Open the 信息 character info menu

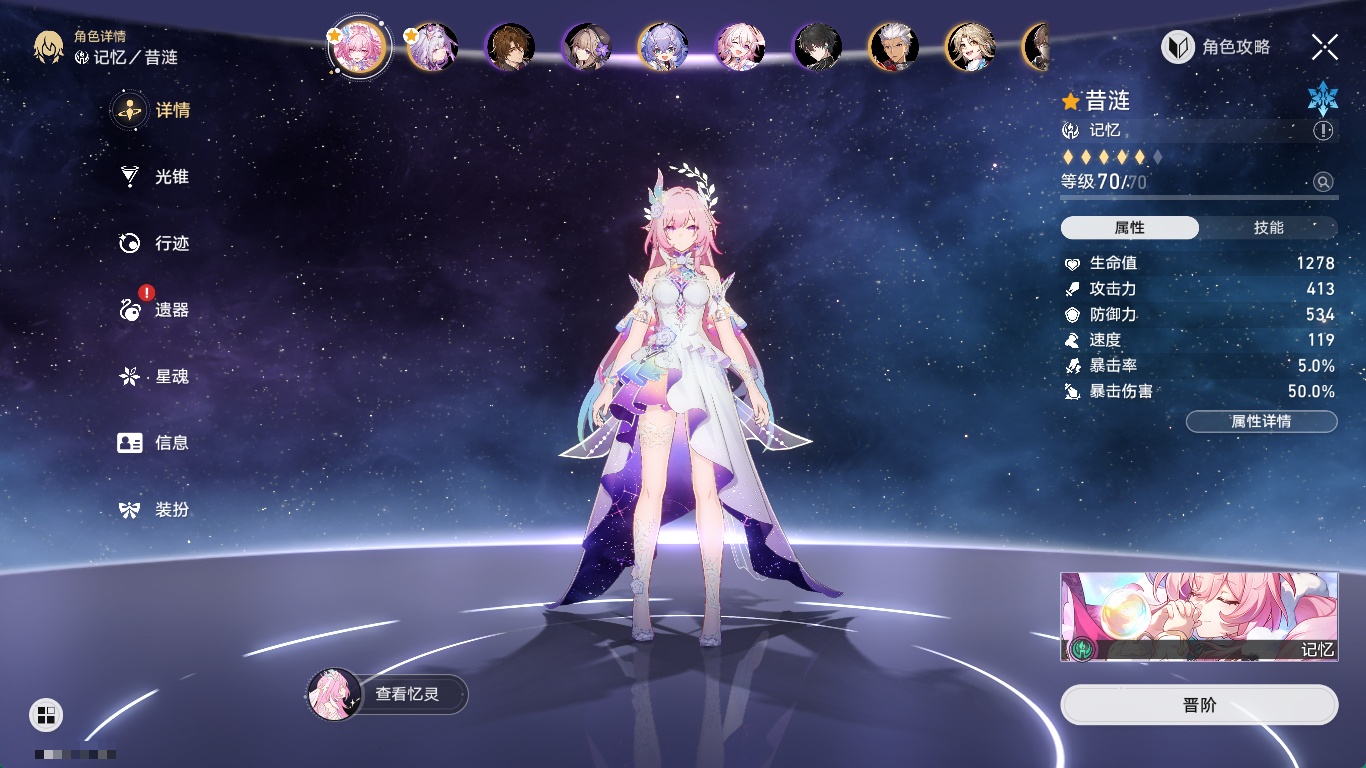(153, 443)
